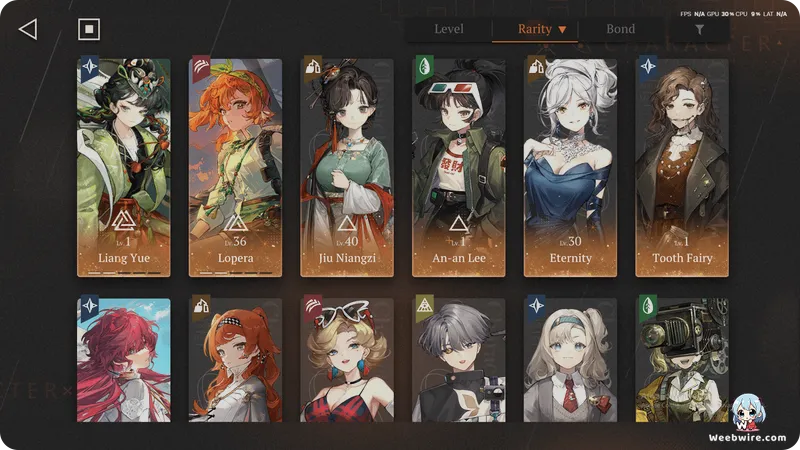Select the Liang Yue character card
Screen dimensions: 800x450
click(x=124, y=167)
